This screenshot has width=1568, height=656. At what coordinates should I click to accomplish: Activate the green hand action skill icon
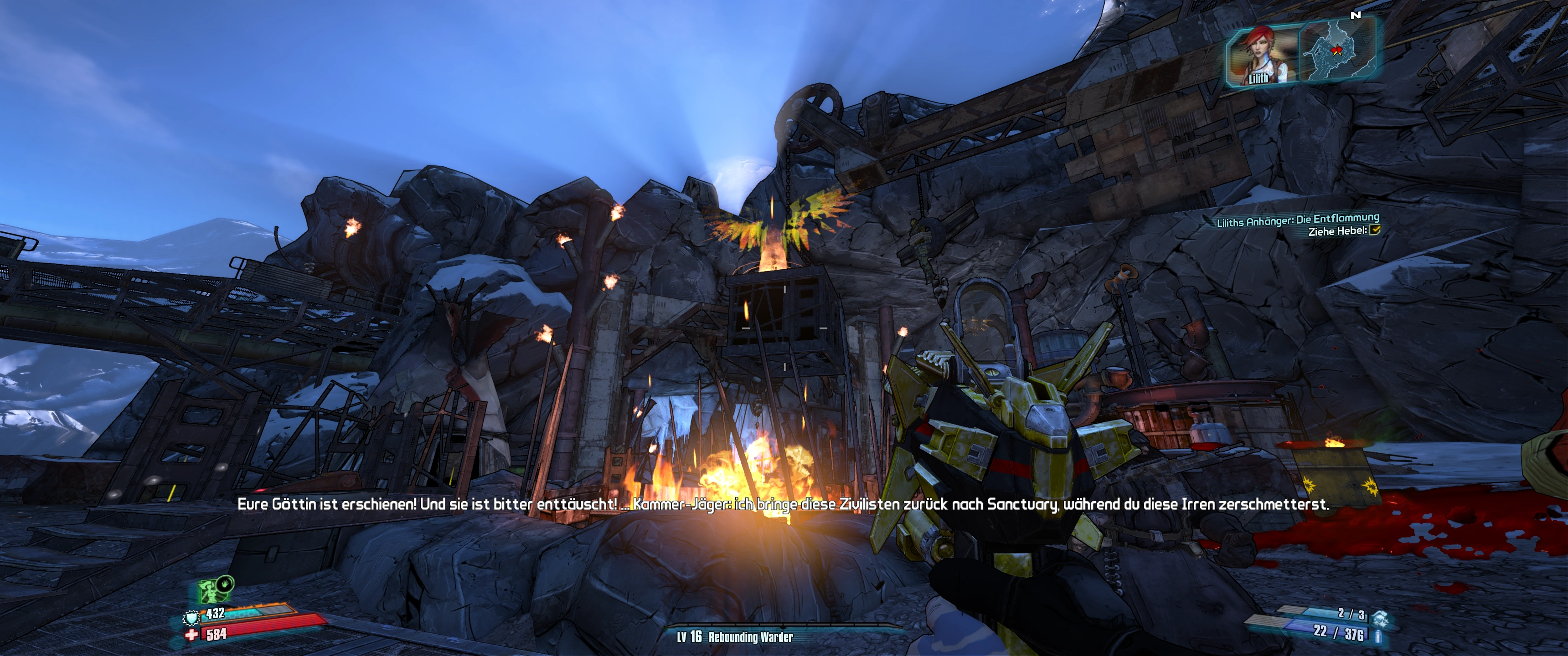pos(225,584)
